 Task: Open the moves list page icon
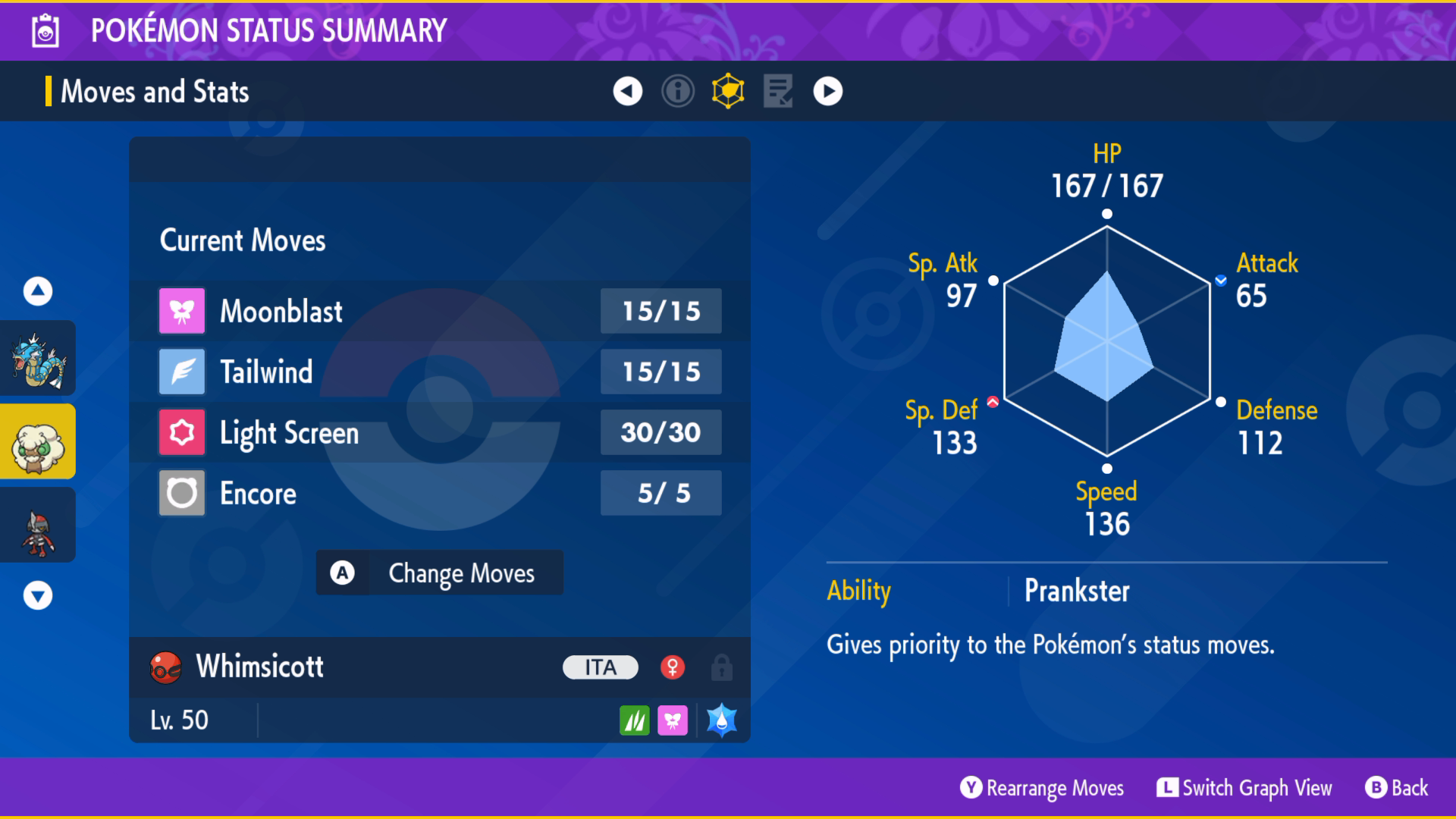(x=778, y=91)
